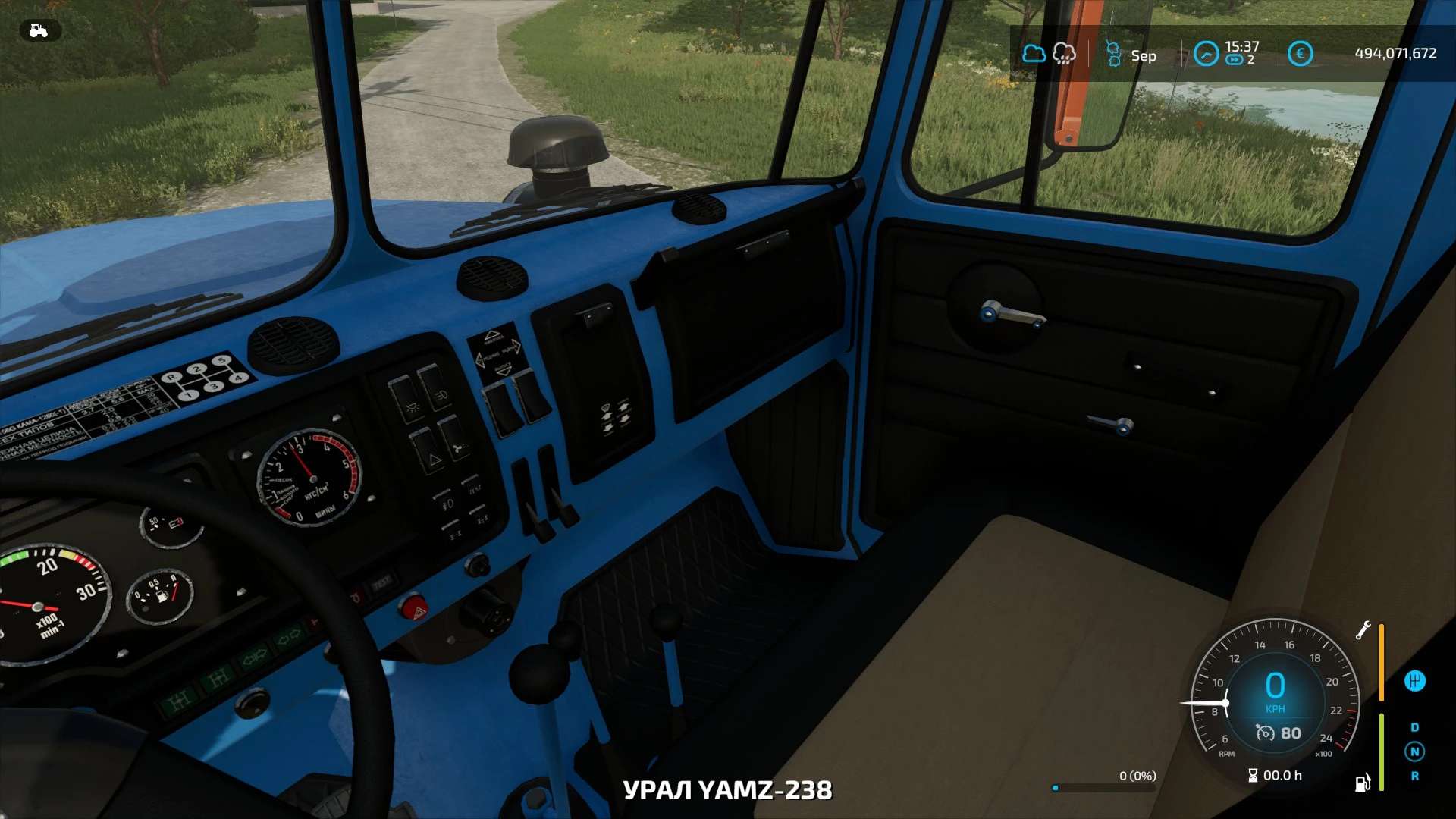Click the tractor icon in the corner

pyautogui.click(x=39, y=30)
